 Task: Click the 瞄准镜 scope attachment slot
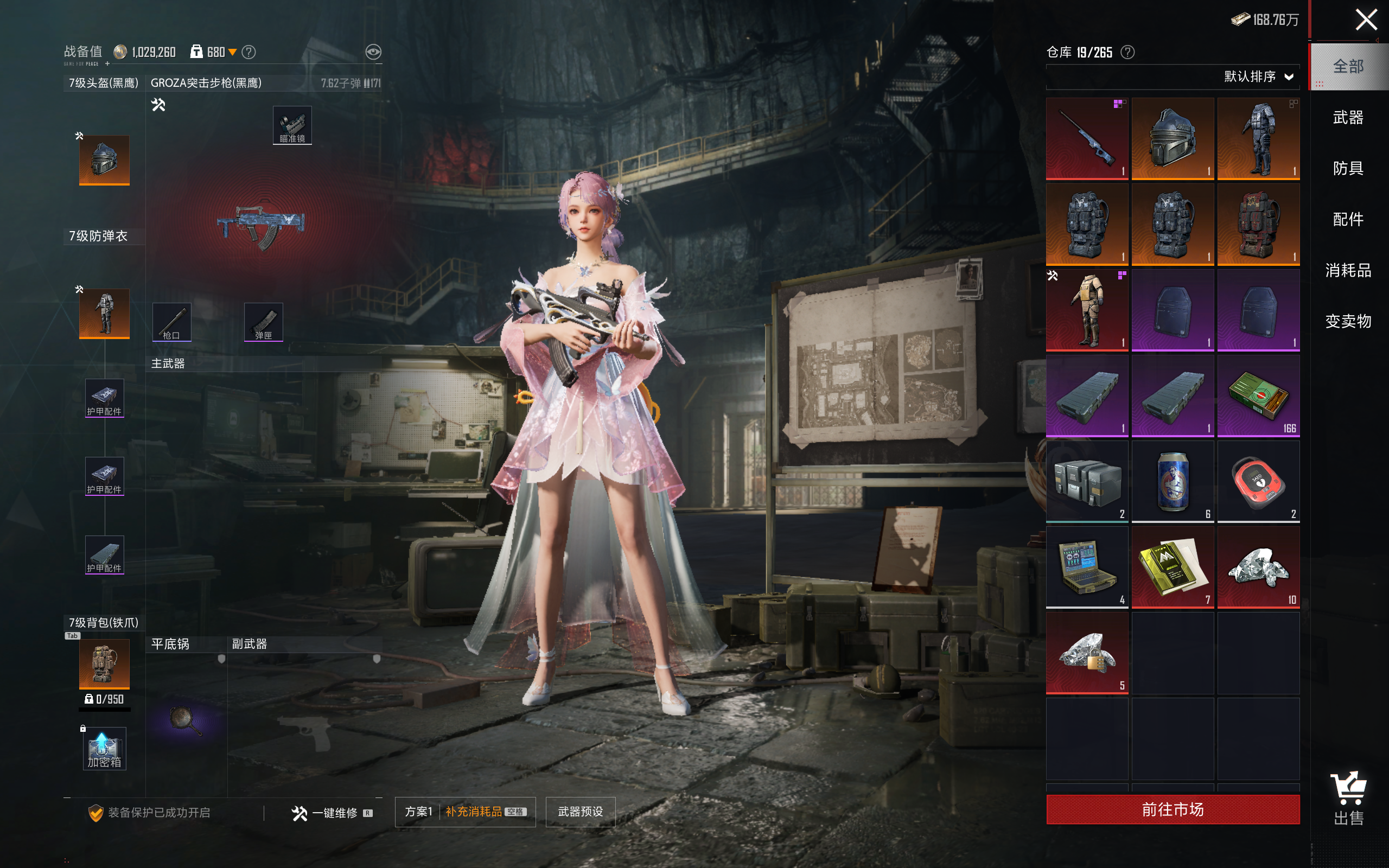[292, 125]
